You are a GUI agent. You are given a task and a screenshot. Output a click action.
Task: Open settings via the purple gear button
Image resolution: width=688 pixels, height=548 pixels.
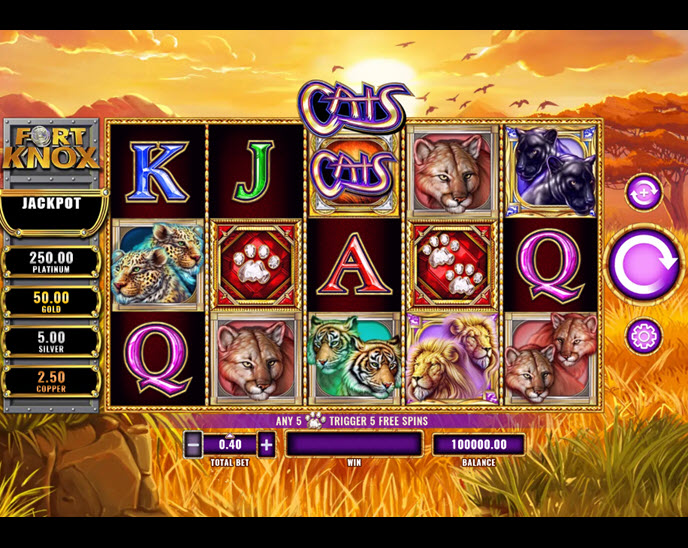click(643, 336)
